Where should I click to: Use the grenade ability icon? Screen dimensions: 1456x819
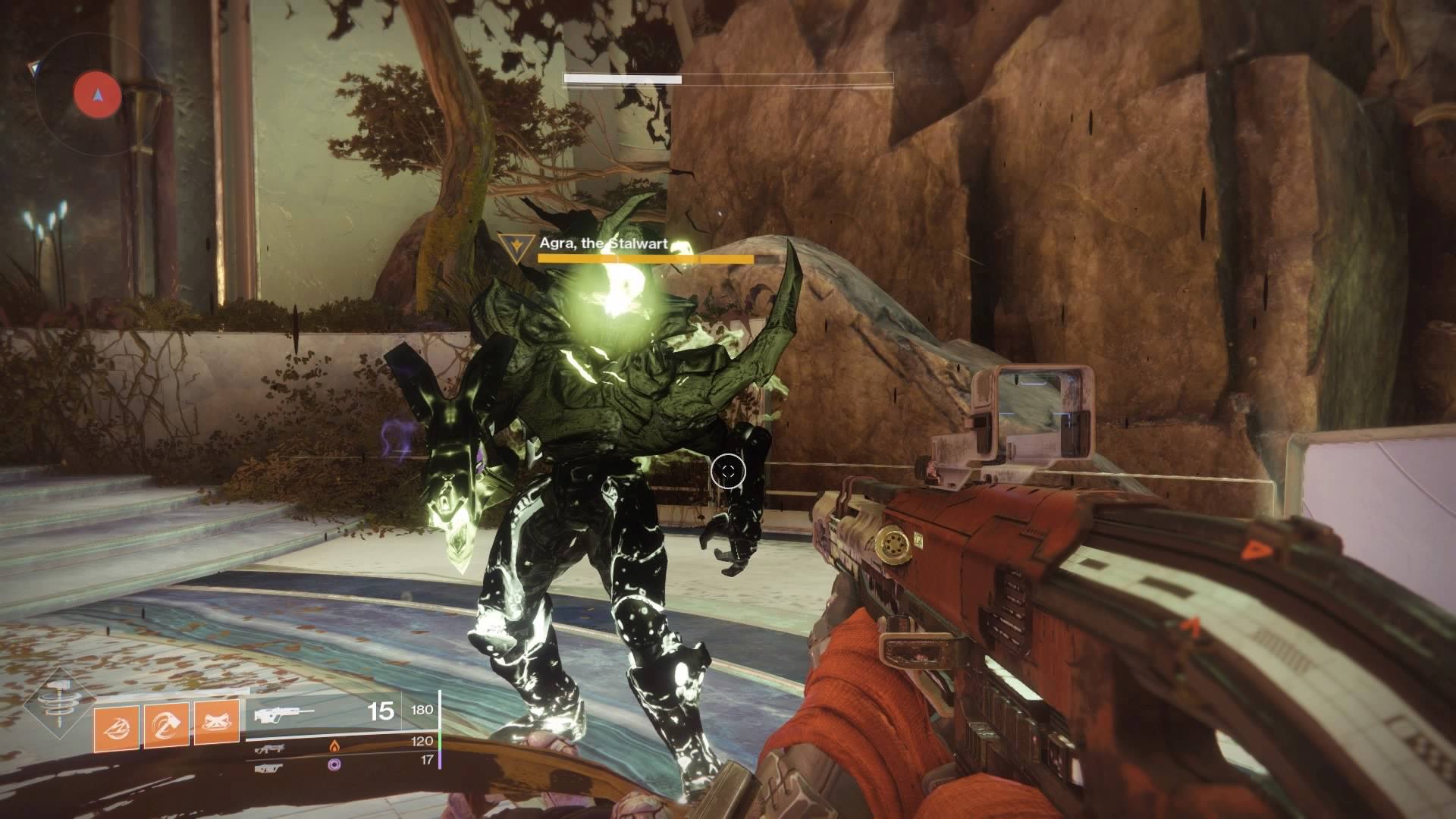[117, 729]
